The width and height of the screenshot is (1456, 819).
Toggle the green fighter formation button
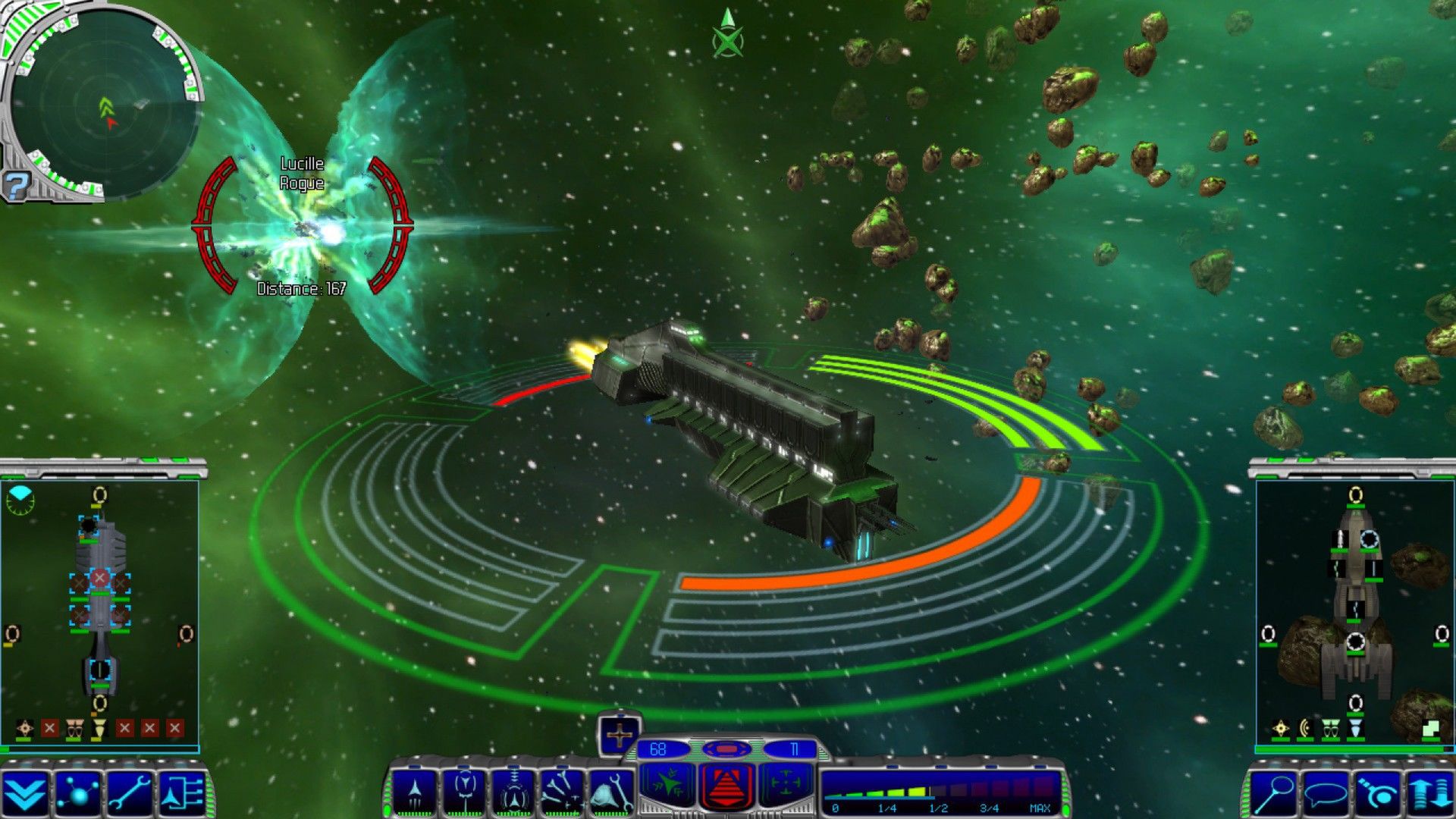coord(668,784)
